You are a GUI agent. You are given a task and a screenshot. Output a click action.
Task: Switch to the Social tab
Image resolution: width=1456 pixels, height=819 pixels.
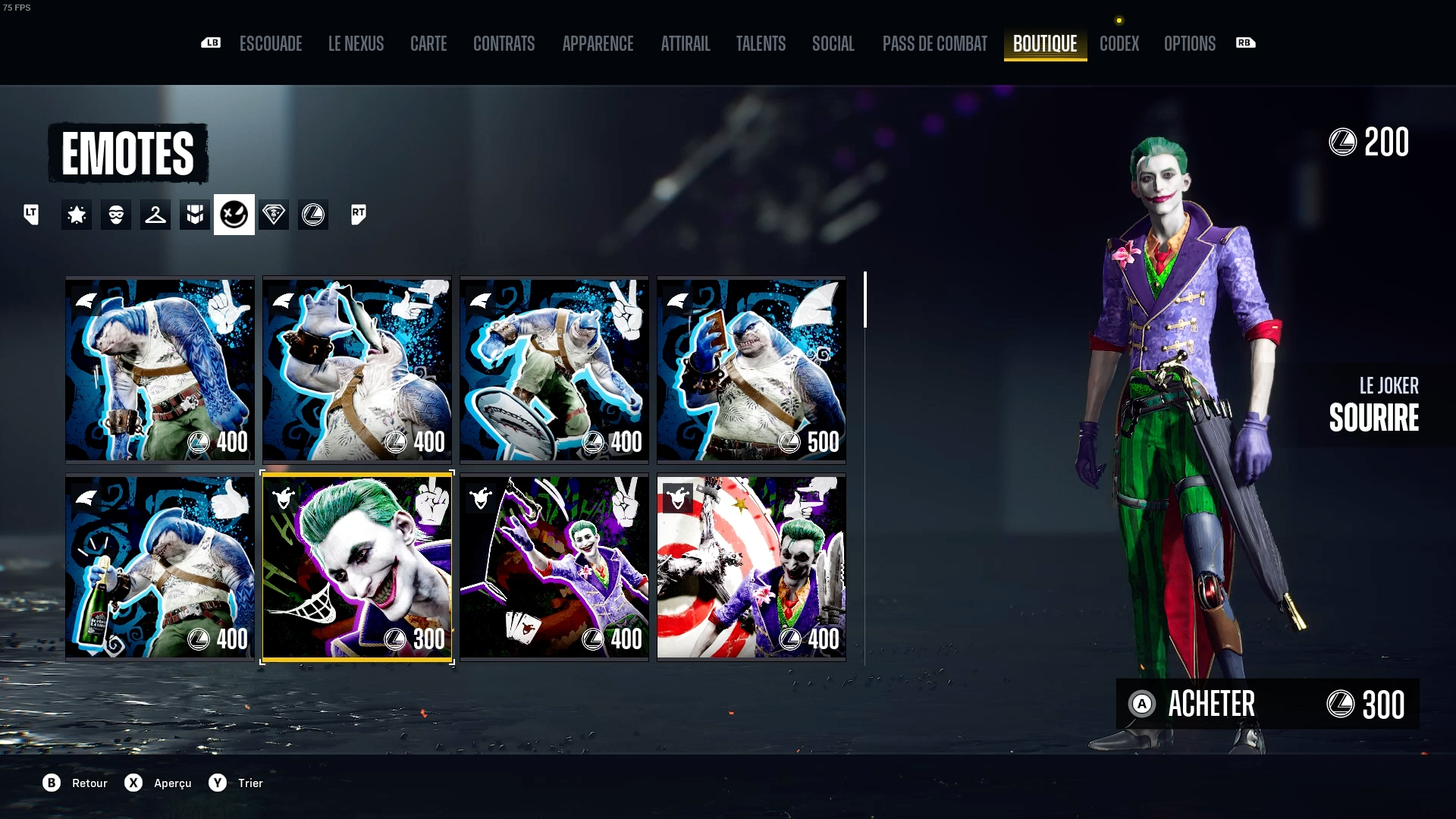pos(833,44)
